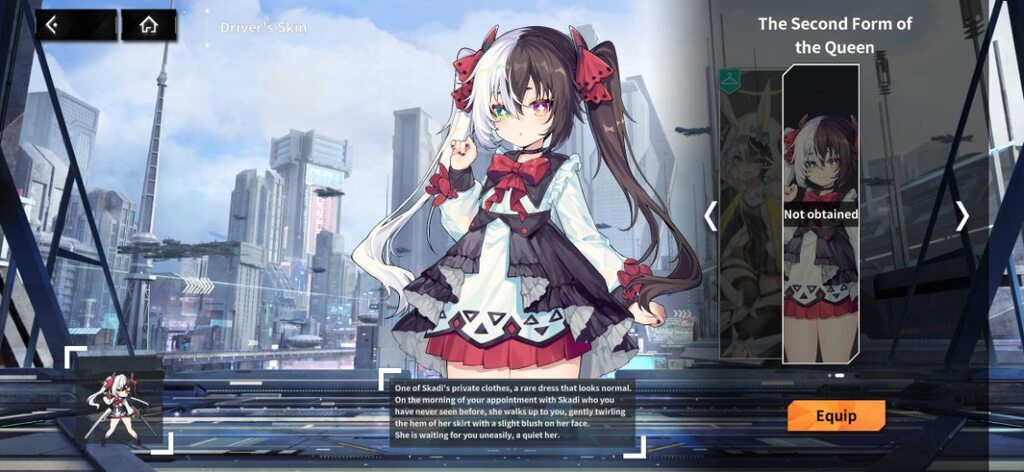The height and width of the screenshot is (472, 1024).
Task: Select the dimmed blonde skin card
Action: point(750,214)
